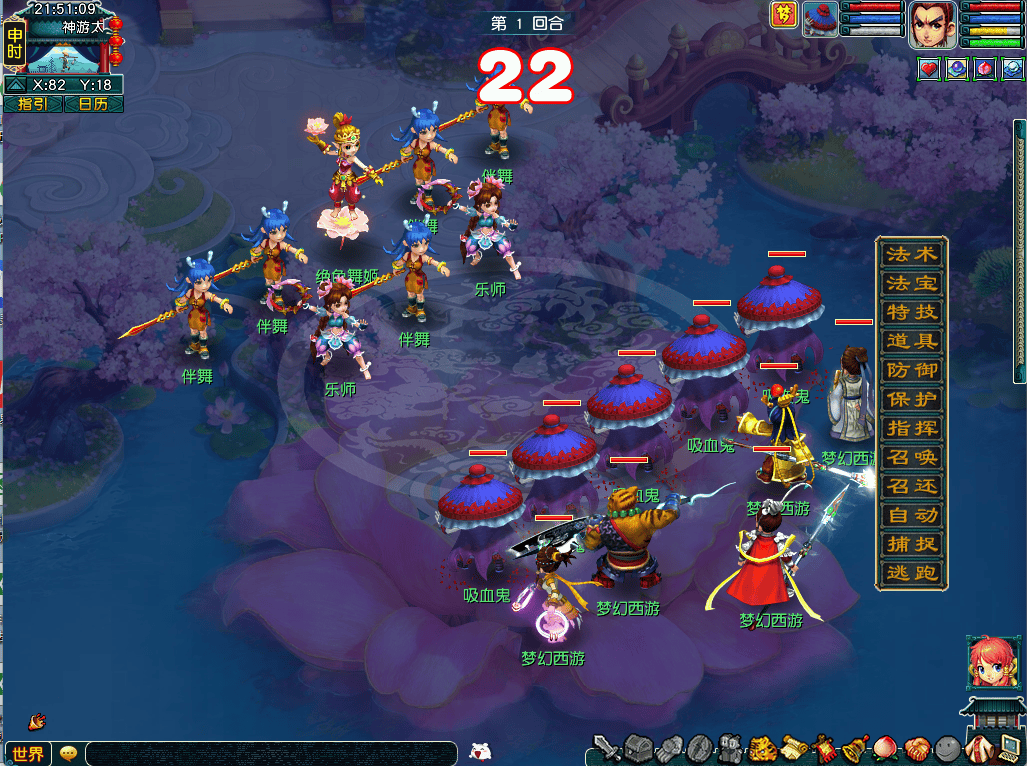The width and height of the screenshot is (1027, 766).
Task: Click the red heart buff icon
Action: tap(929, 69)
